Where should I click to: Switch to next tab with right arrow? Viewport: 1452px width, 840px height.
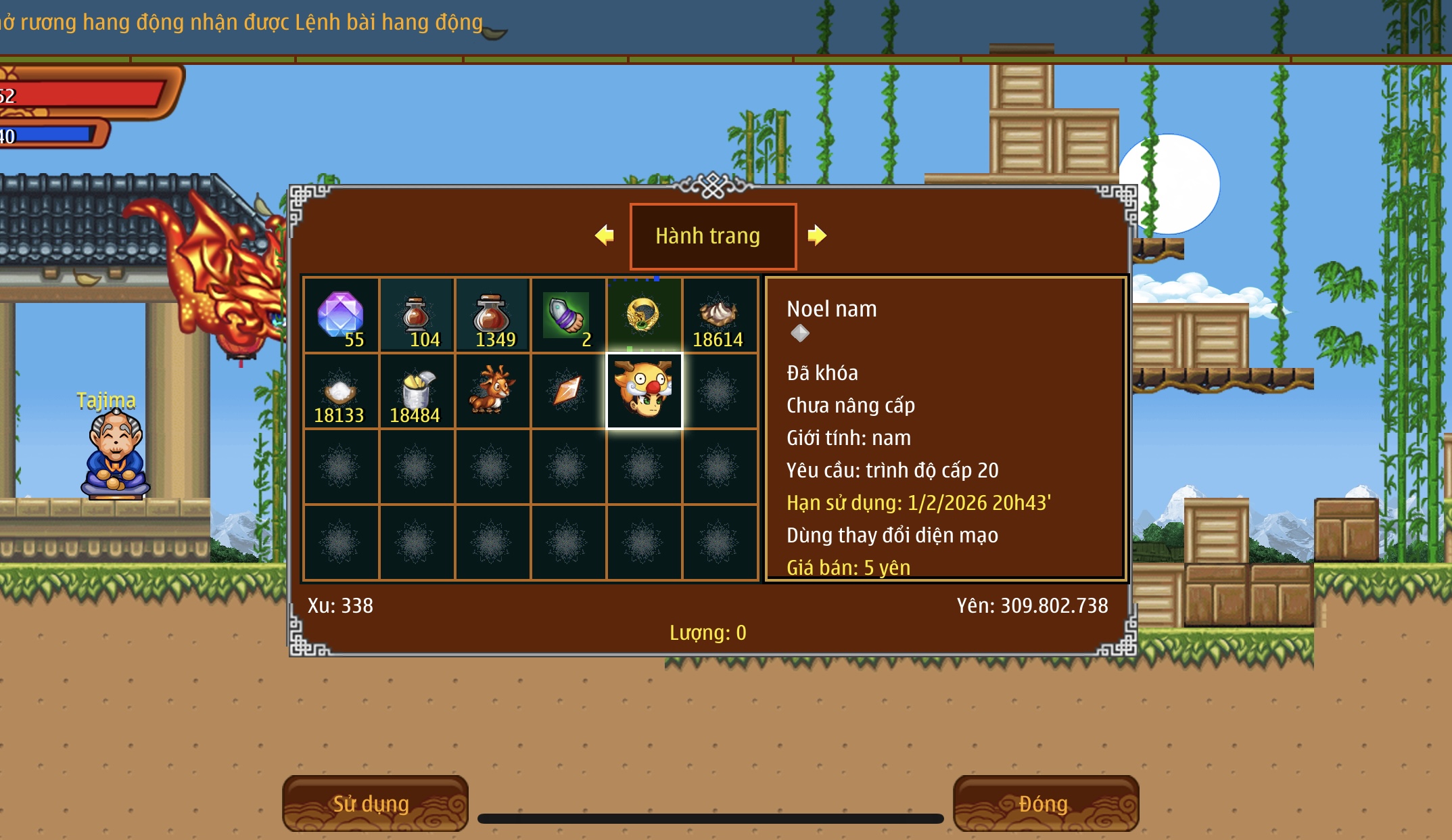pyautogui.click(x=817, y=235)
